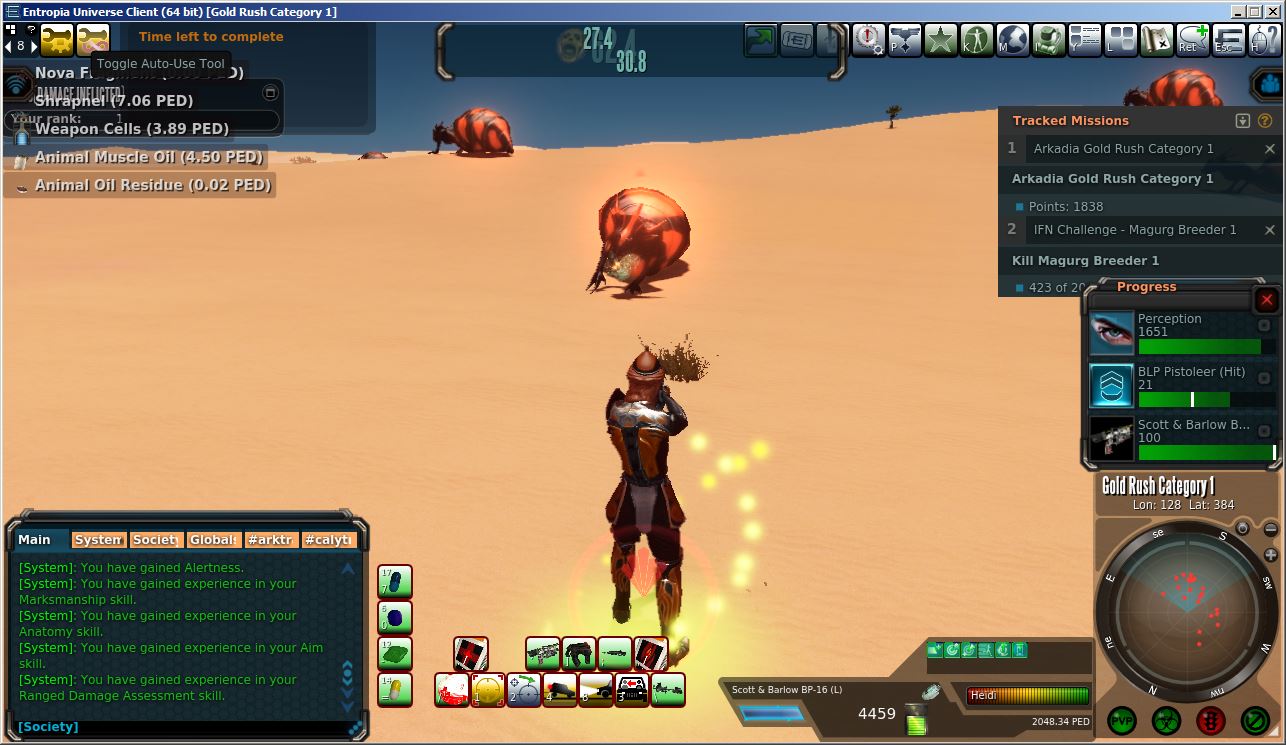1286x745 pixels.
Task: Open the globe icon in top toolbar
Action: (1012, 40)
